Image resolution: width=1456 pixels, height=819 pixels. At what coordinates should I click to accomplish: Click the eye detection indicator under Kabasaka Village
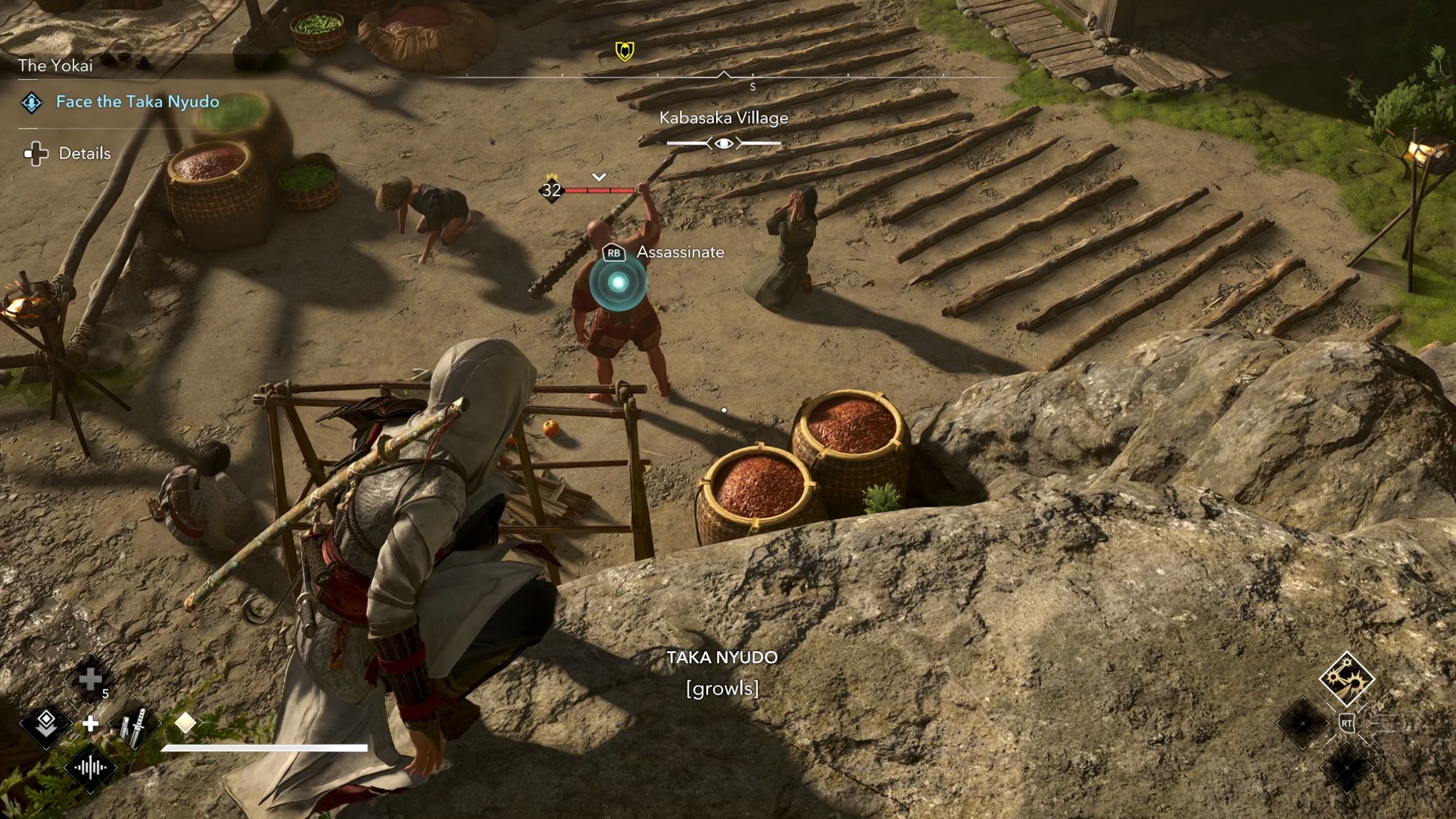coord(723,143)
